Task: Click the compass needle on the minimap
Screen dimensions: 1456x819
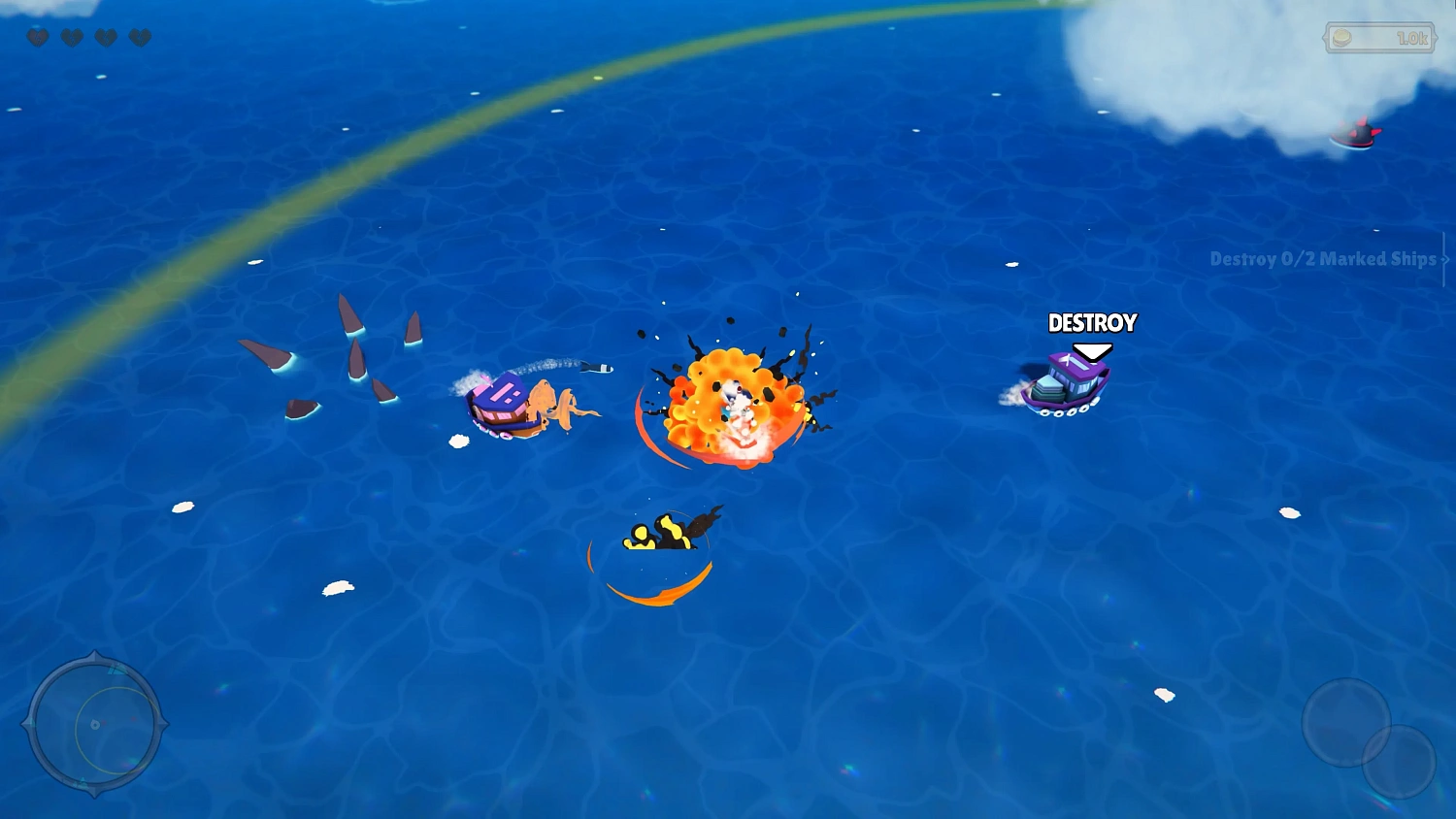Action: [x=97, y=724]
